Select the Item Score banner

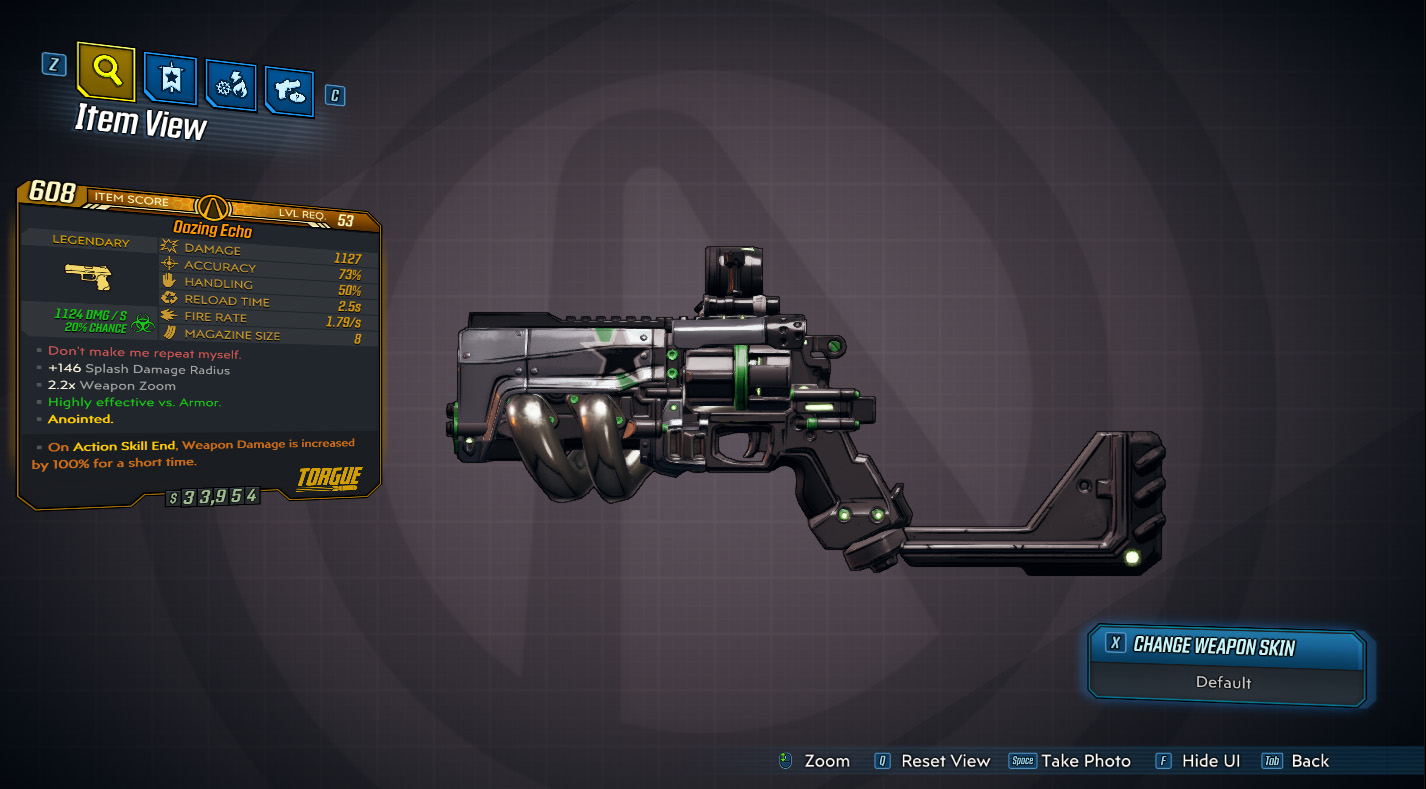click(x=130, y=200)
